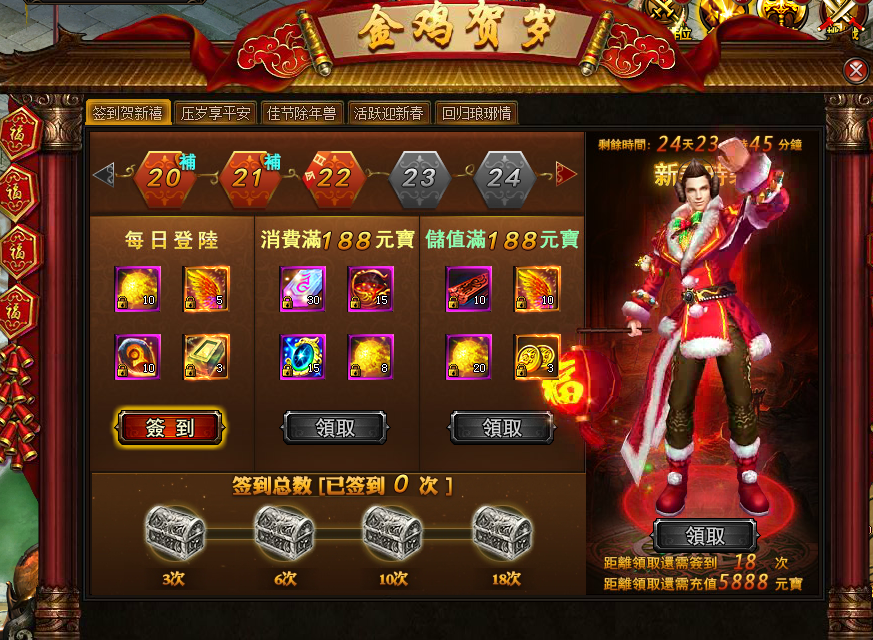The height and width of the screenshot is (640, 873).
Task: Open the 压岁享平安 tab
Action: [216, 113]
